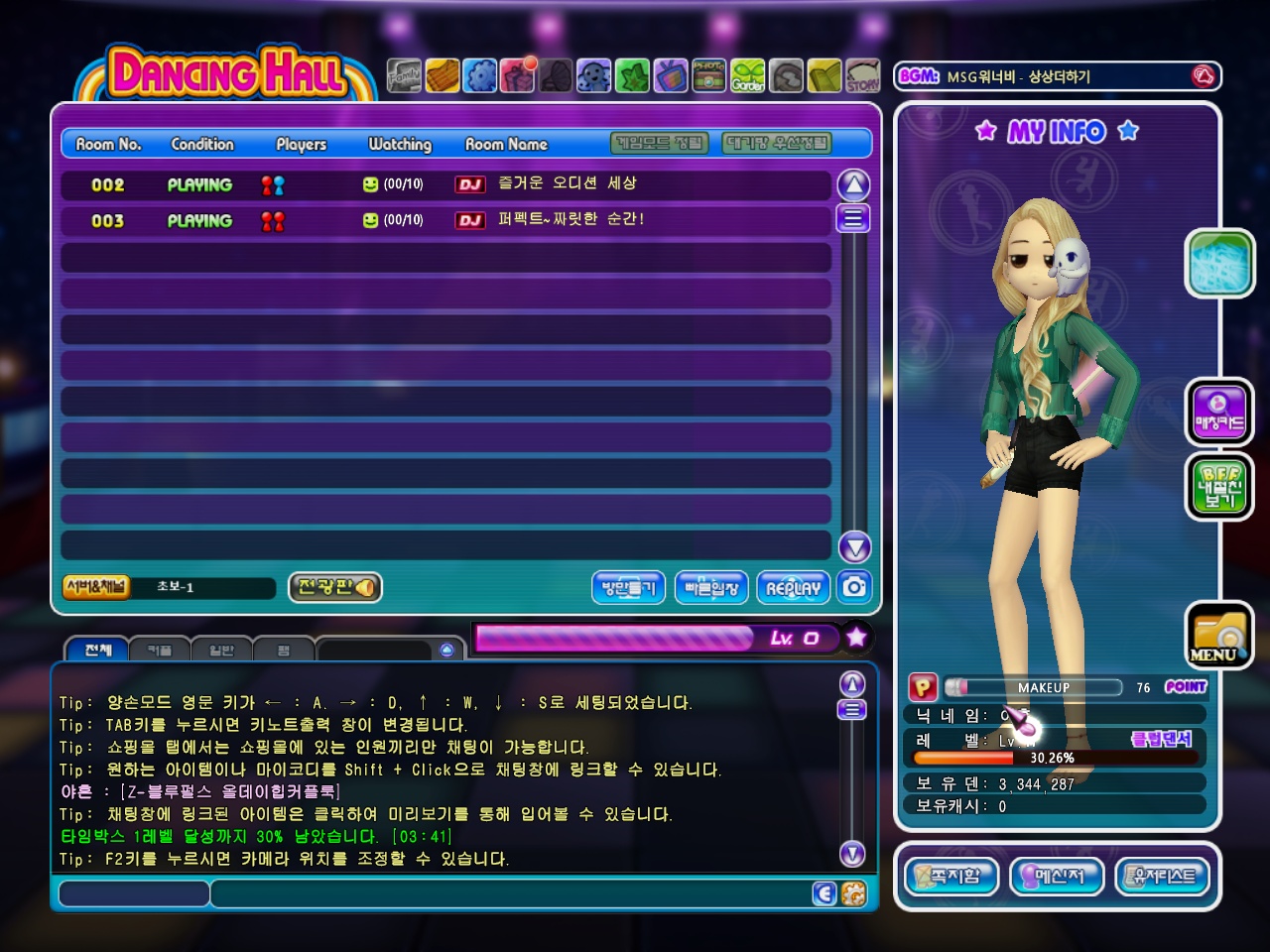The image size is (1270, 952).
Task: Open the purple TV icon in top toolbar
Action: [673, 74]
